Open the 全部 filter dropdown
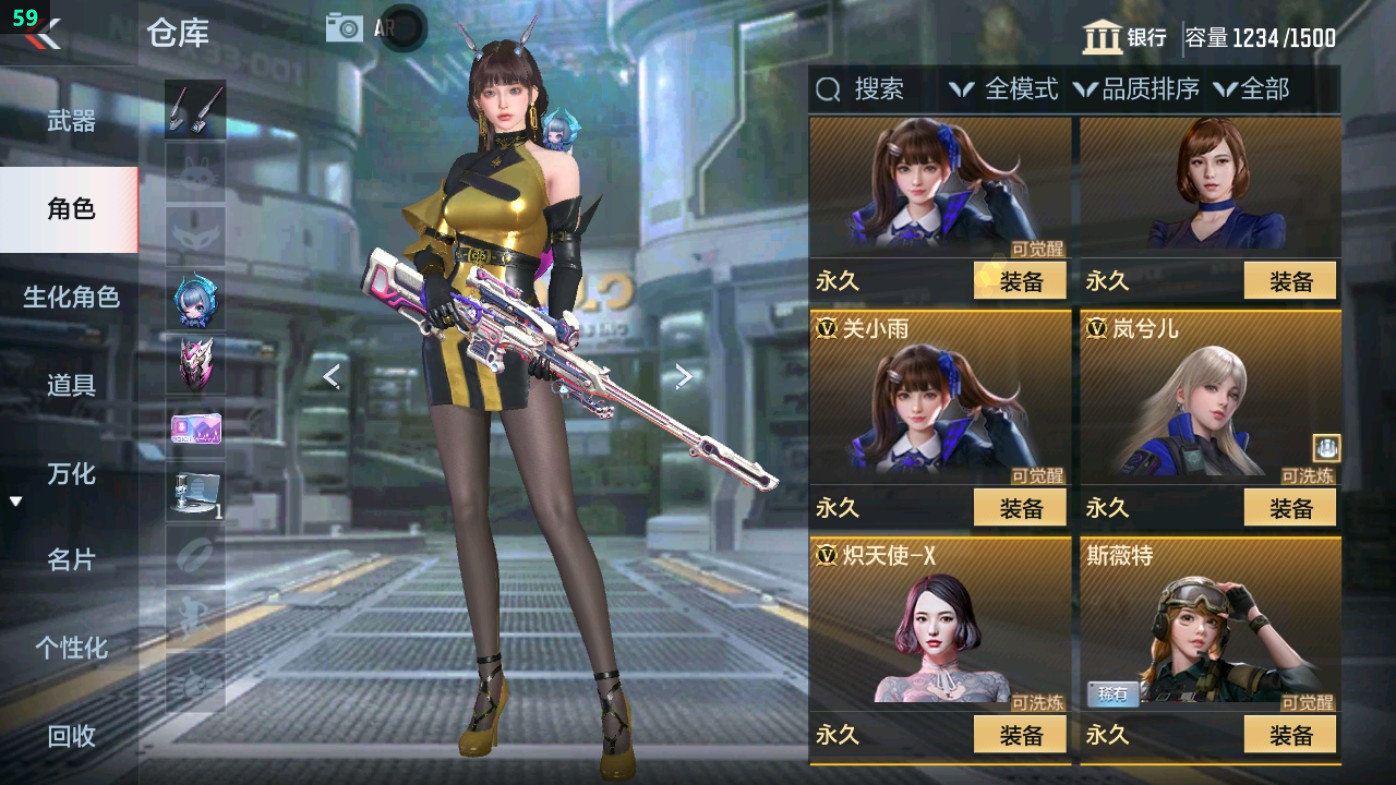The image size is (1396, 785). [1253, 91]
